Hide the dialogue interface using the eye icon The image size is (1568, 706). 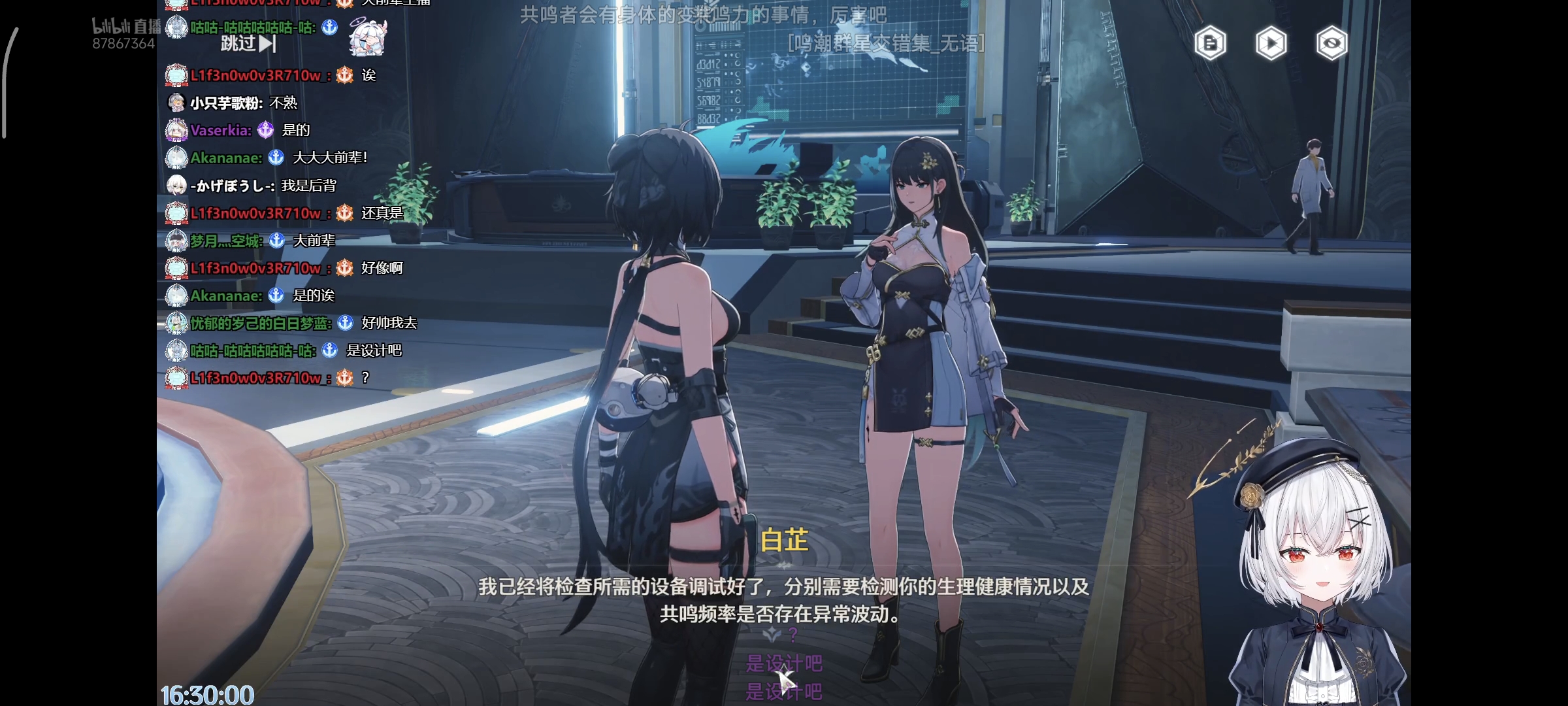click(x=1331, y=44)
